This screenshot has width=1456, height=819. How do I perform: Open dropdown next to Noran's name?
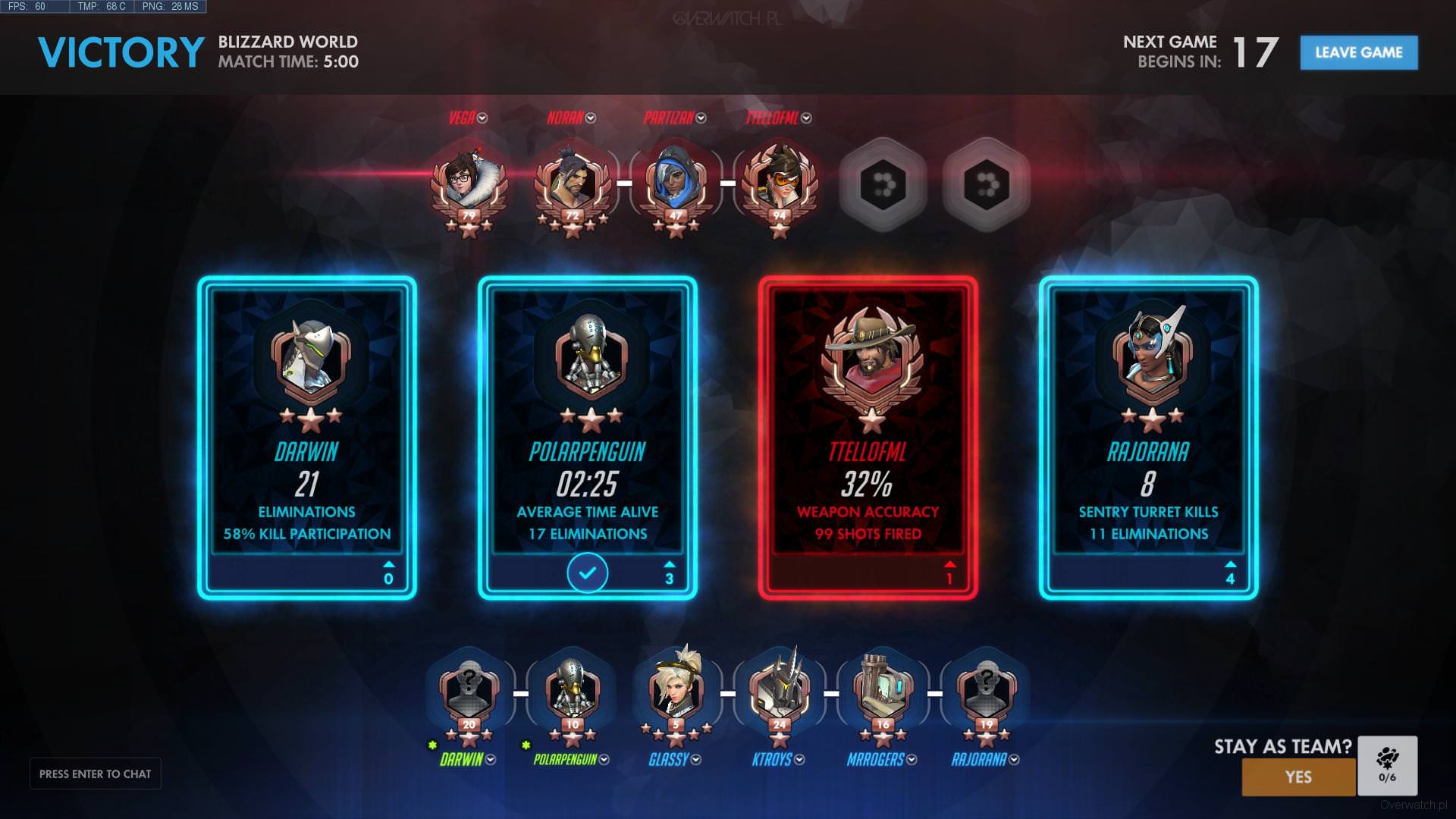click(591, 118)
